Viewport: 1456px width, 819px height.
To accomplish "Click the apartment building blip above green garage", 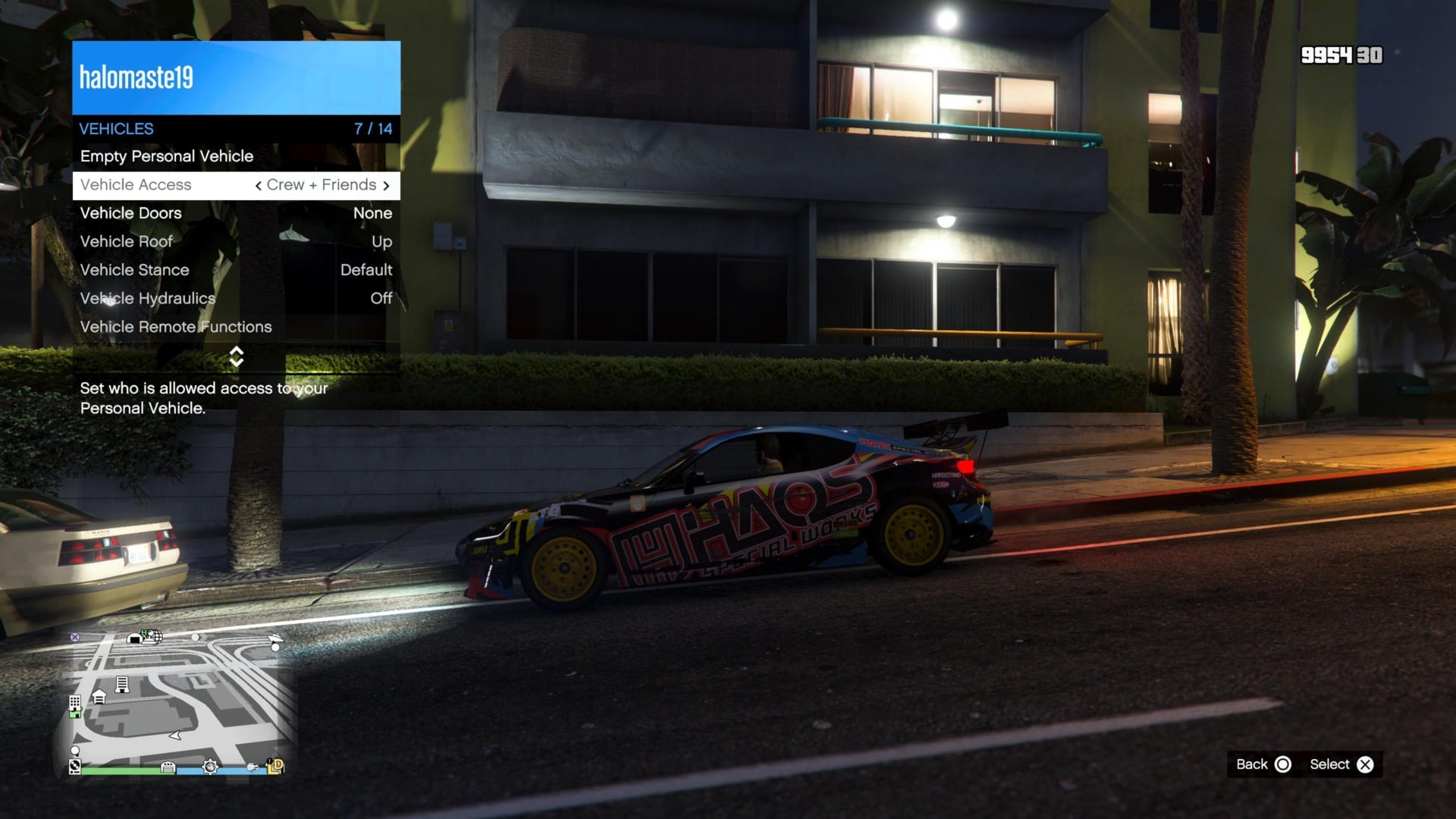I will (74, 703).
